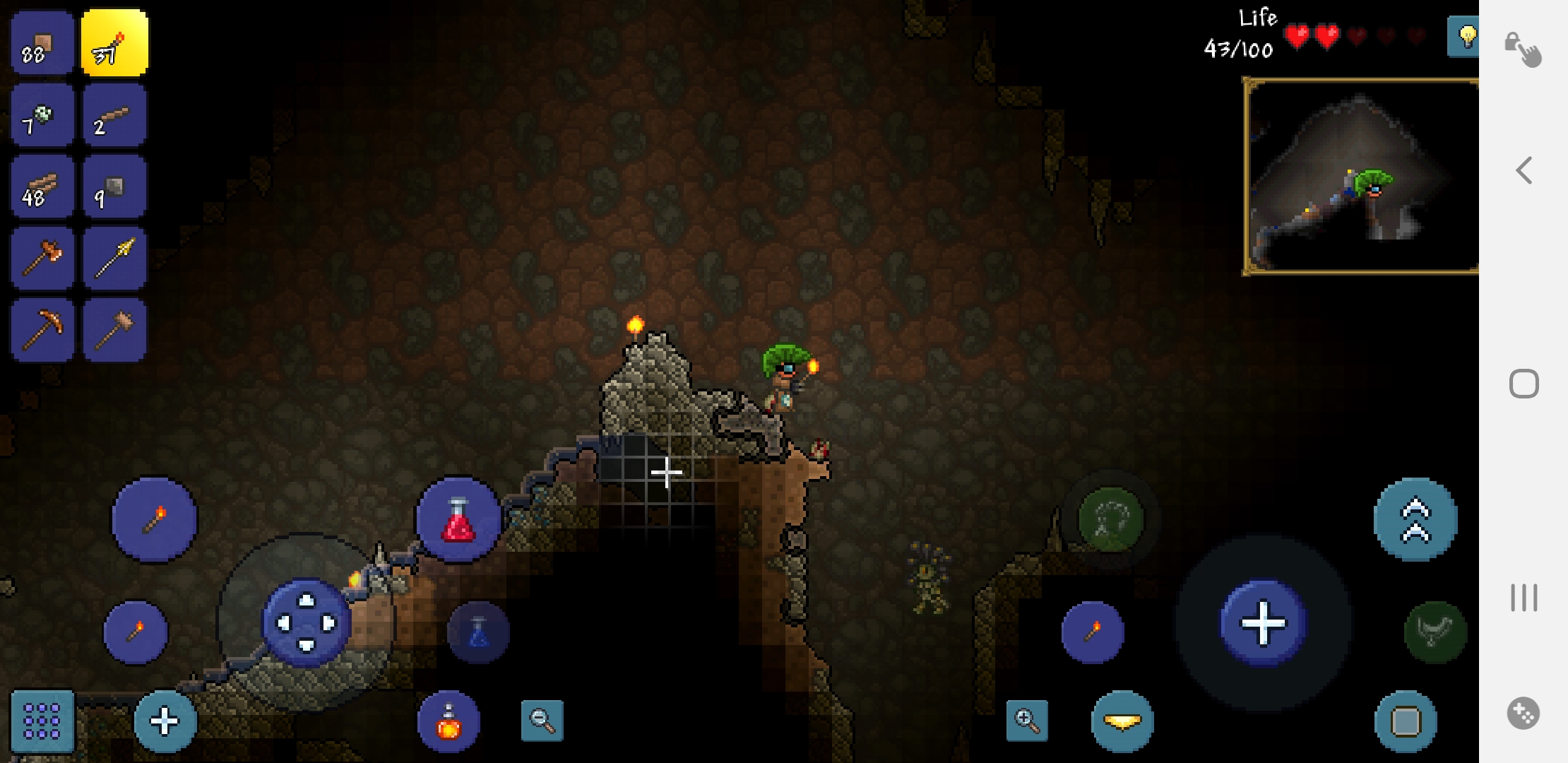Open the inventory grid button
This screenshot has height=763, width=1568.
[40, 722]
